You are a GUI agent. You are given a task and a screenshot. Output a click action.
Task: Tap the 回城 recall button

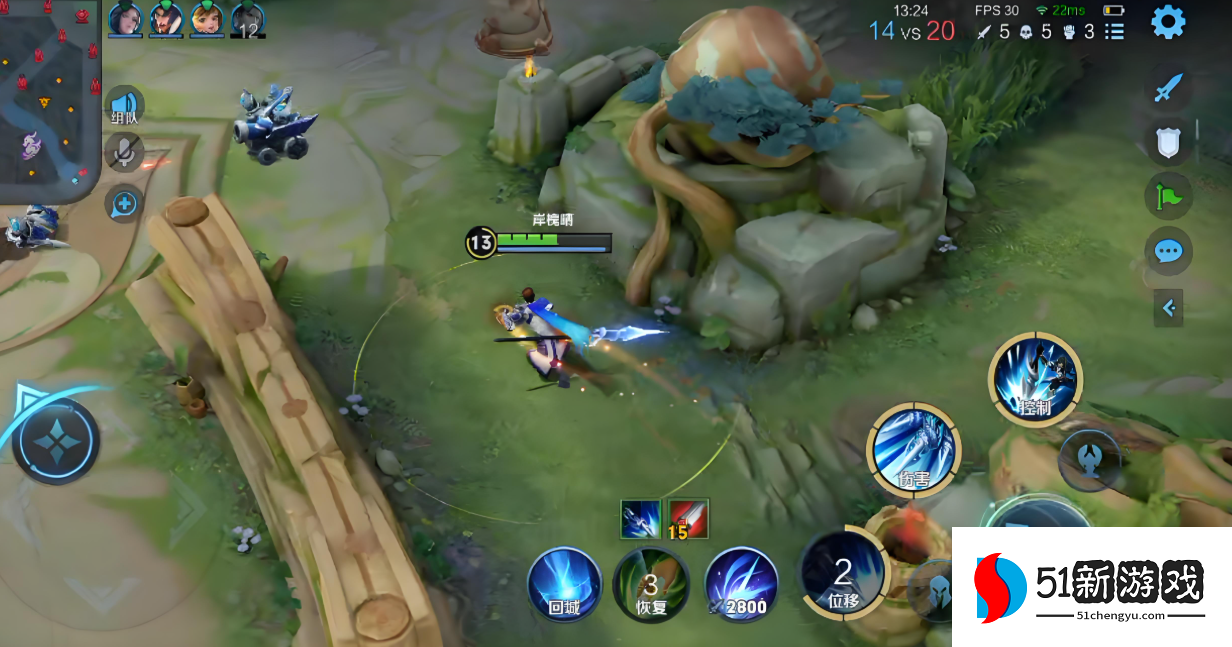[x=565, y=585]
